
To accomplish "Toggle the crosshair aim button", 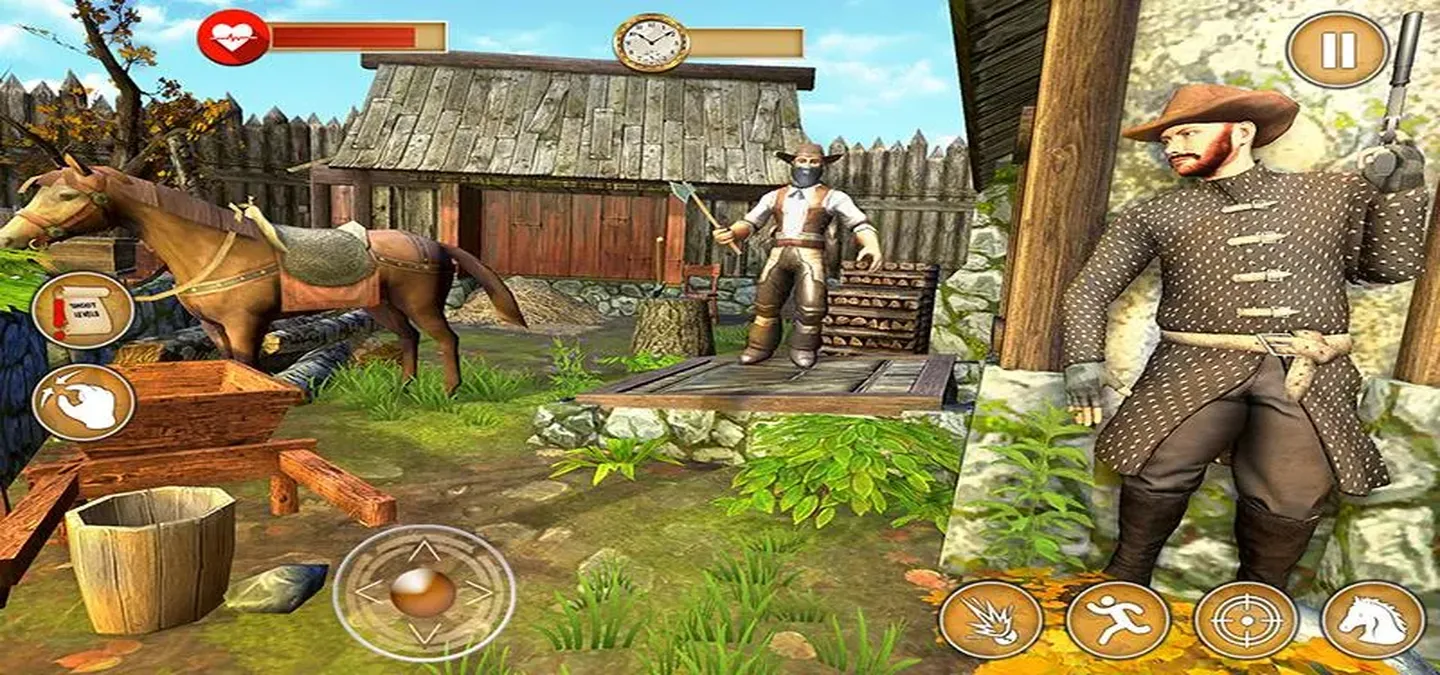I will [x=1245, y=619].
